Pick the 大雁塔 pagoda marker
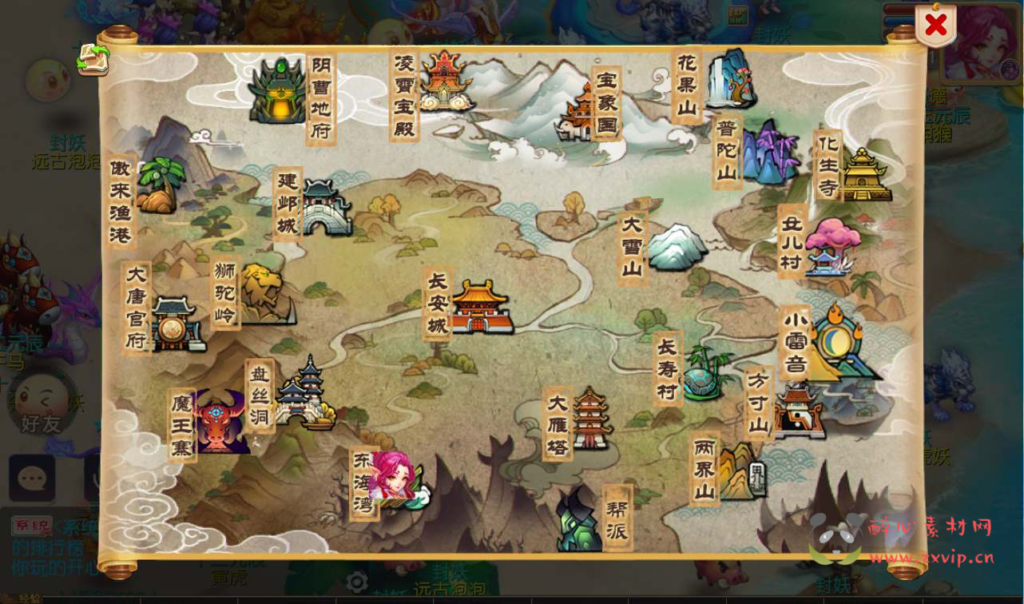The image size is (1024, 604). (591, 419)
